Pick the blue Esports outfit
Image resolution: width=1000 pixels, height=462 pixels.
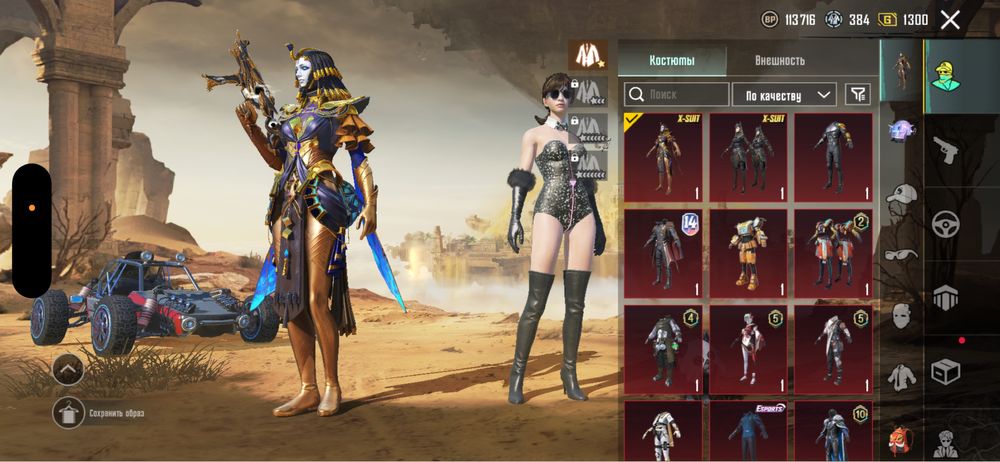pyautogui.click(x=748, y=432)
